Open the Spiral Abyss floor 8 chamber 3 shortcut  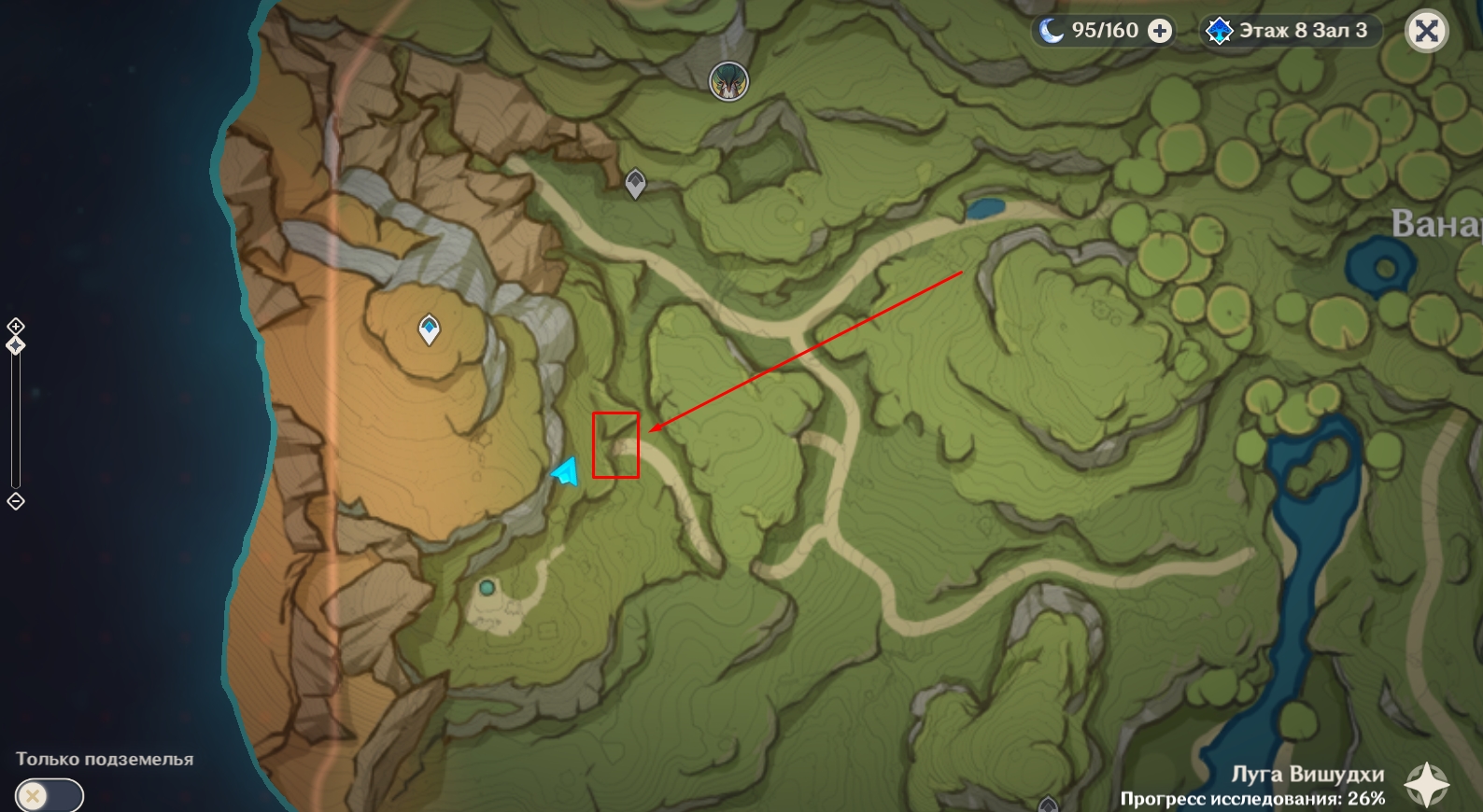(x=1290, y=31)
